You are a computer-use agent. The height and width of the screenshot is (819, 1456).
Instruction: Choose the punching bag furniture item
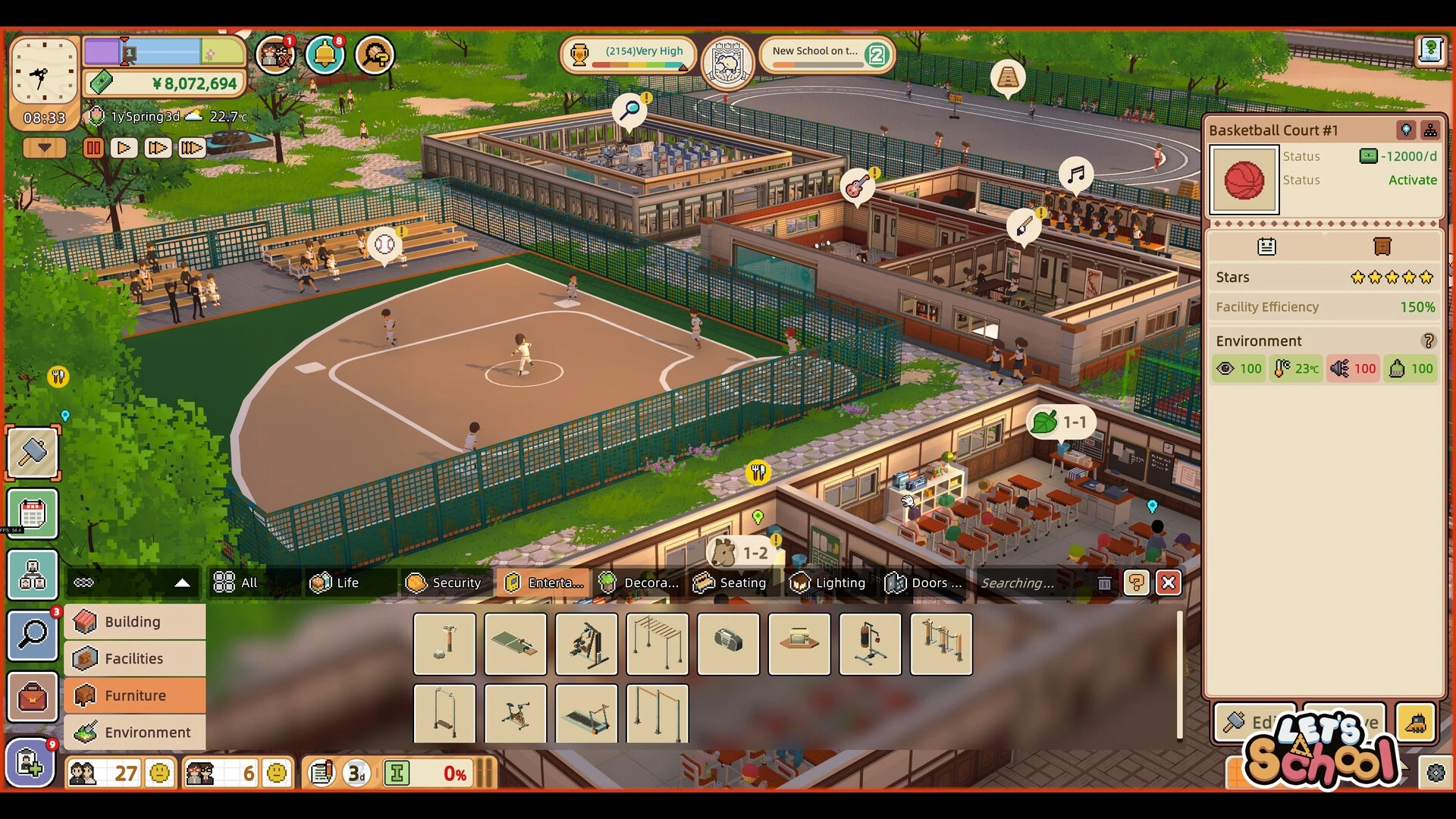[x=870, y=643]
